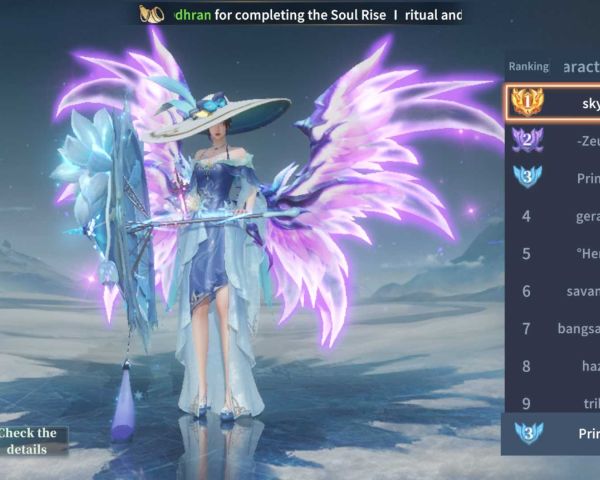
Task: Select the rank 2 -Zeu player row
Action: [553, 140]
